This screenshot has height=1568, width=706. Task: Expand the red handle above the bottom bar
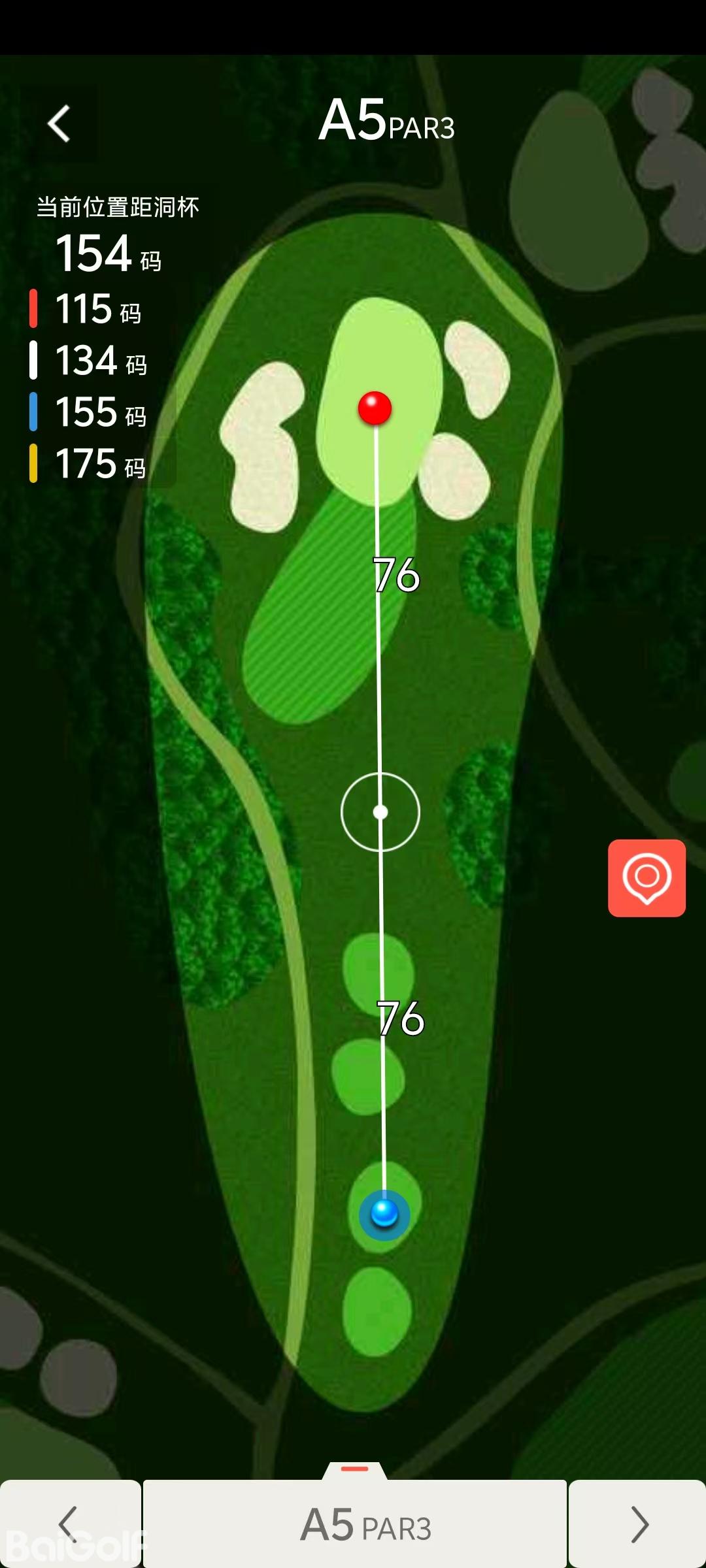[355, 1469]
